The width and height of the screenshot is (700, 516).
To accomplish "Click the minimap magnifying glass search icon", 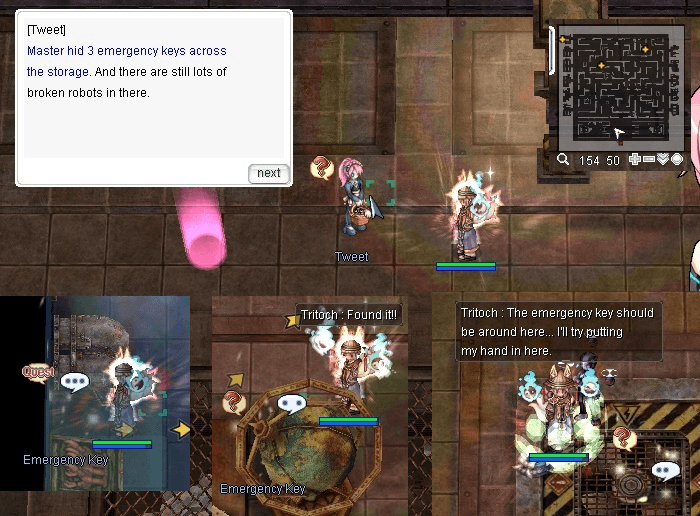I will 564,159.
